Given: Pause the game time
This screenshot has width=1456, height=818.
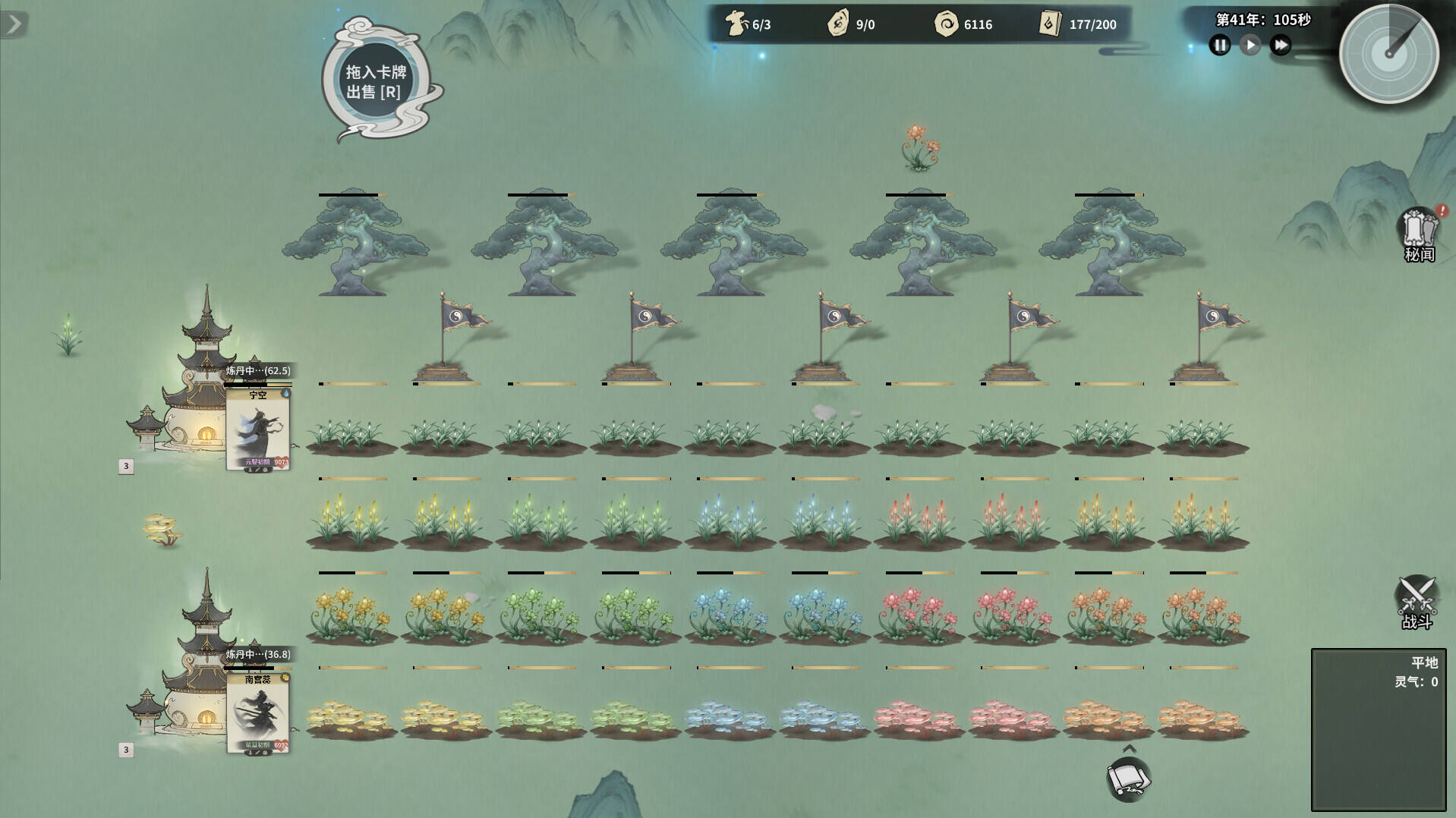Looking at the screenshot, I should [1219, 46].
